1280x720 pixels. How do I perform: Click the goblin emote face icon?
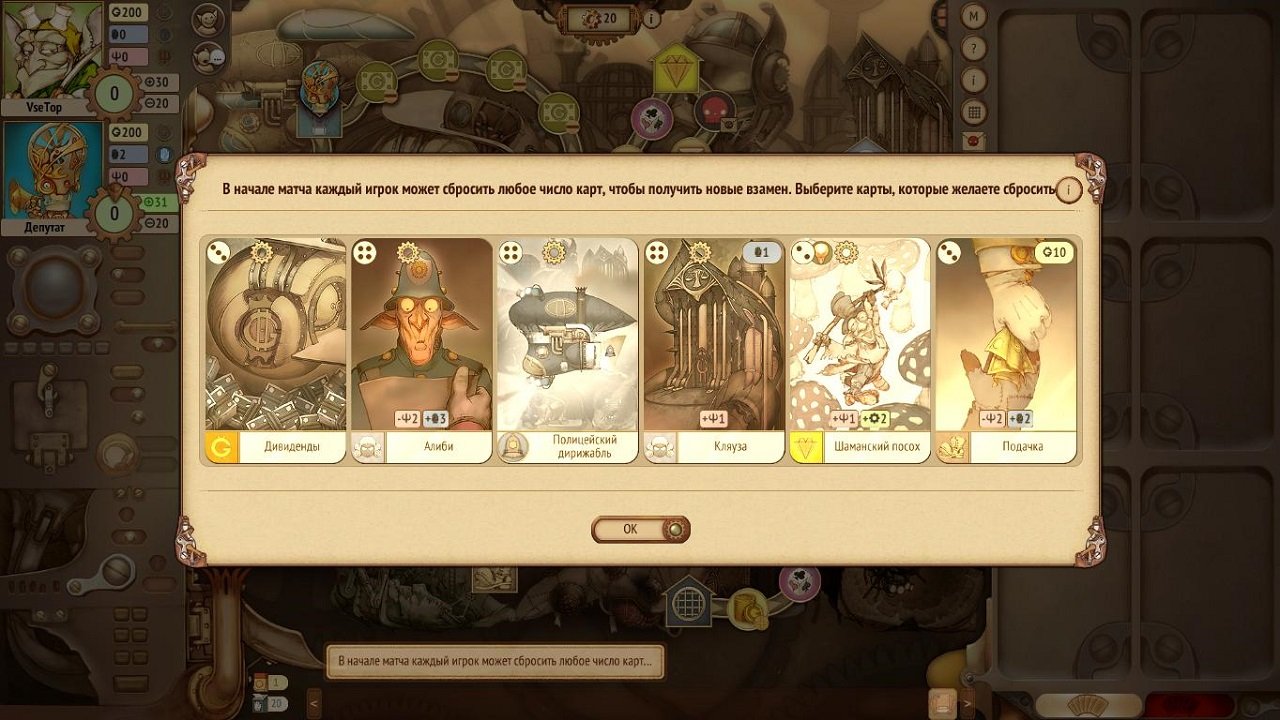(x=210, y=19)
